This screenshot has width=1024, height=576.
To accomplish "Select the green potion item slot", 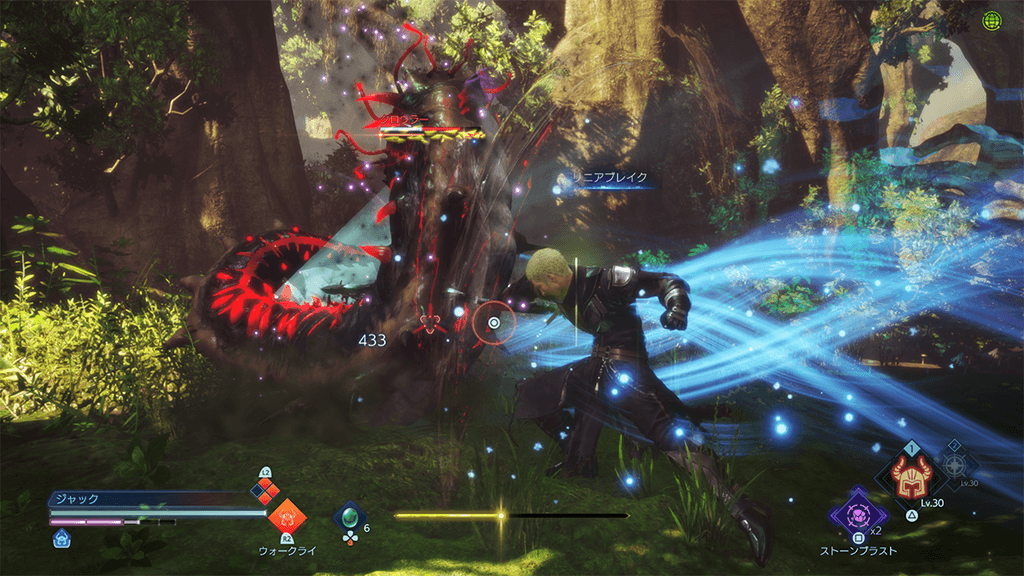I will click(349, 517).
